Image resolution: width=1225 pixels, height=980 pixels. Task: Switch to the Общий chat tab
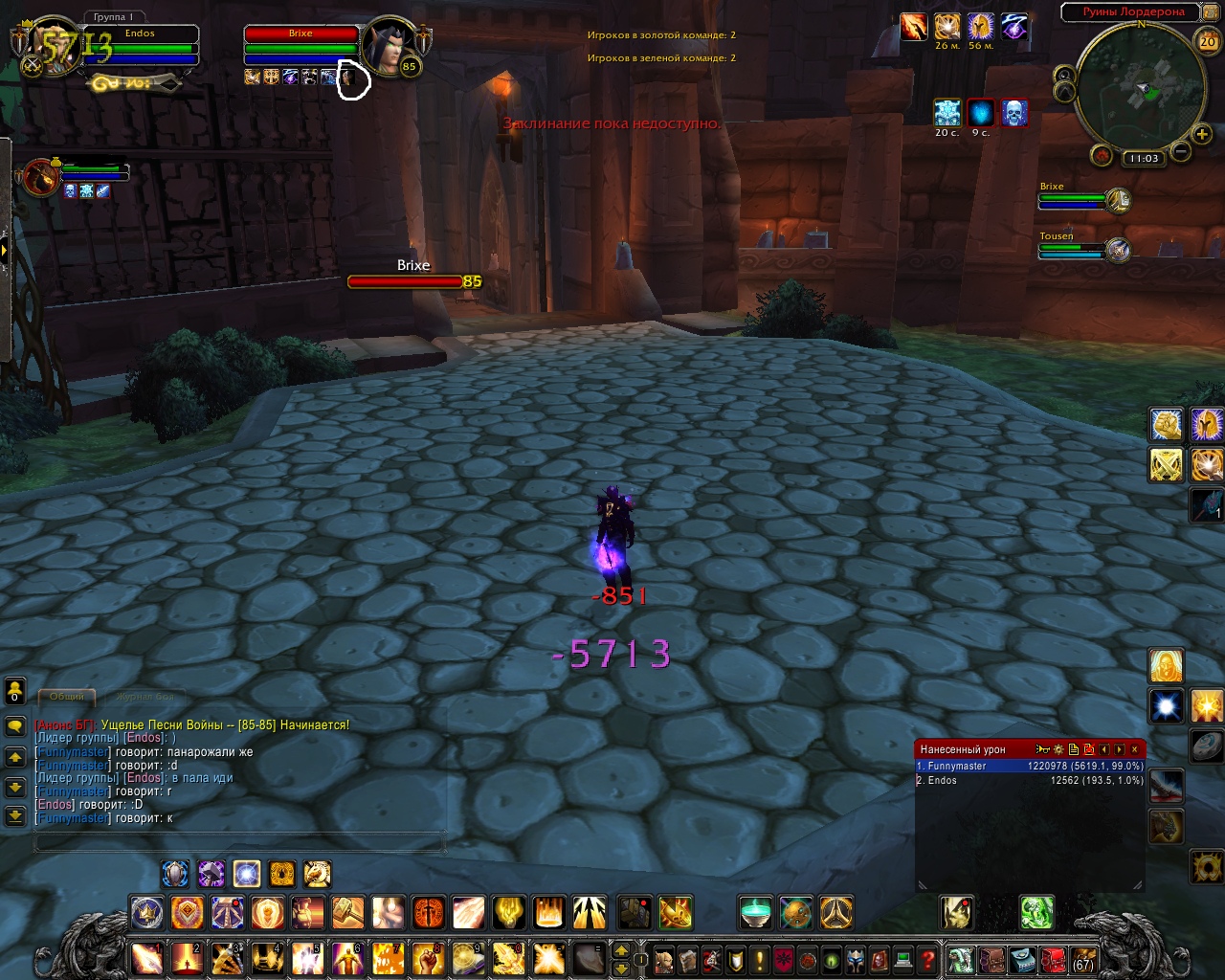pyautogui.click(x=67, y=696)
